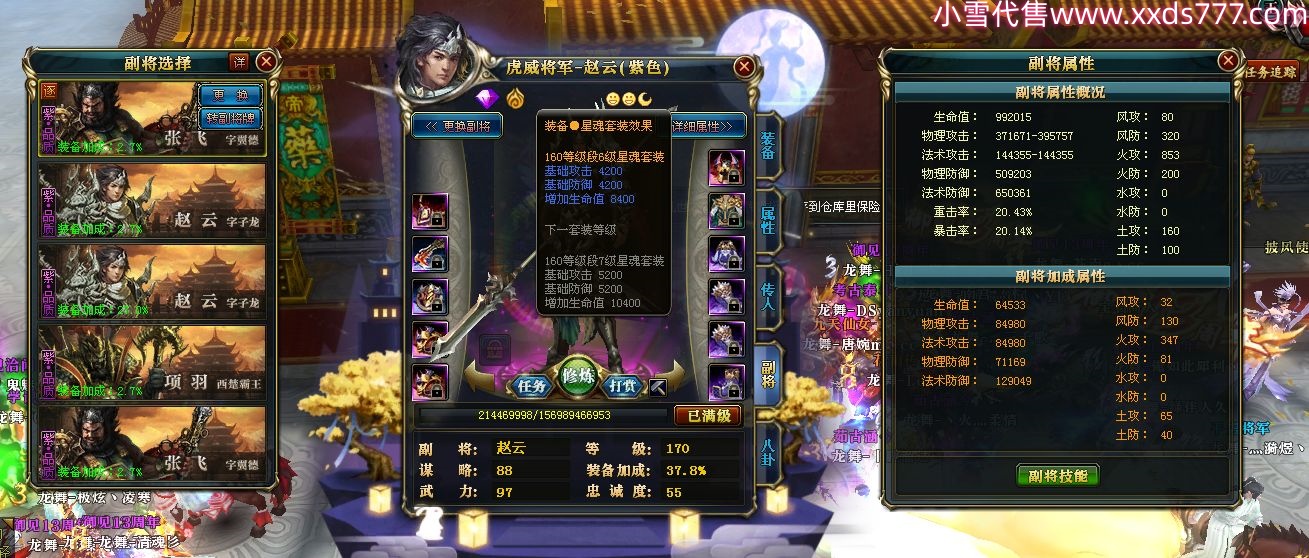Close the 副将属性 panel
Image resolution: width=1309 pixels, height=558 pixels.
click(x=1227, y=62)
